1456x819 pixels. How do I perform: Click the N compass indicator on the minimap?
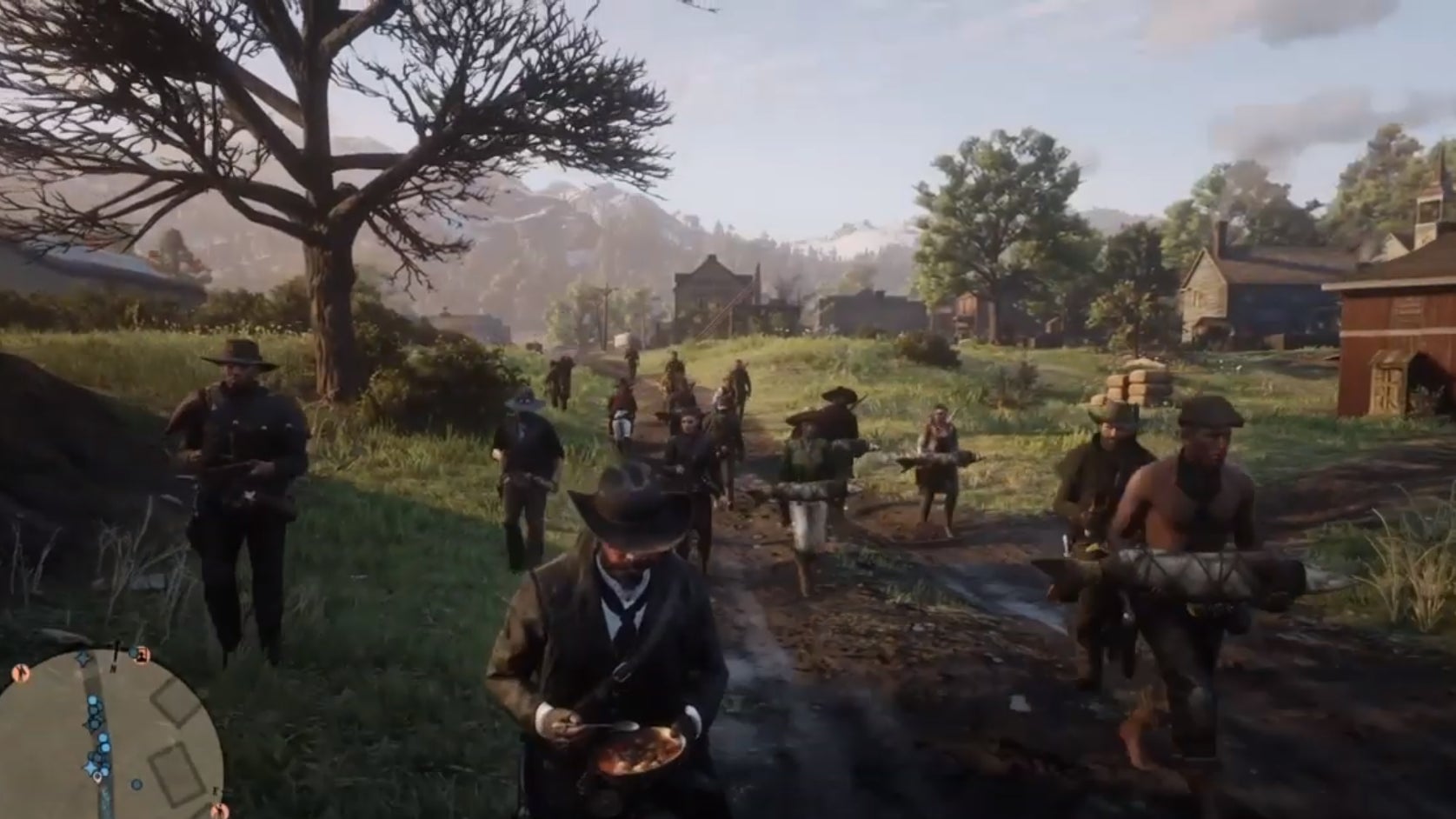tap(114, 667)
